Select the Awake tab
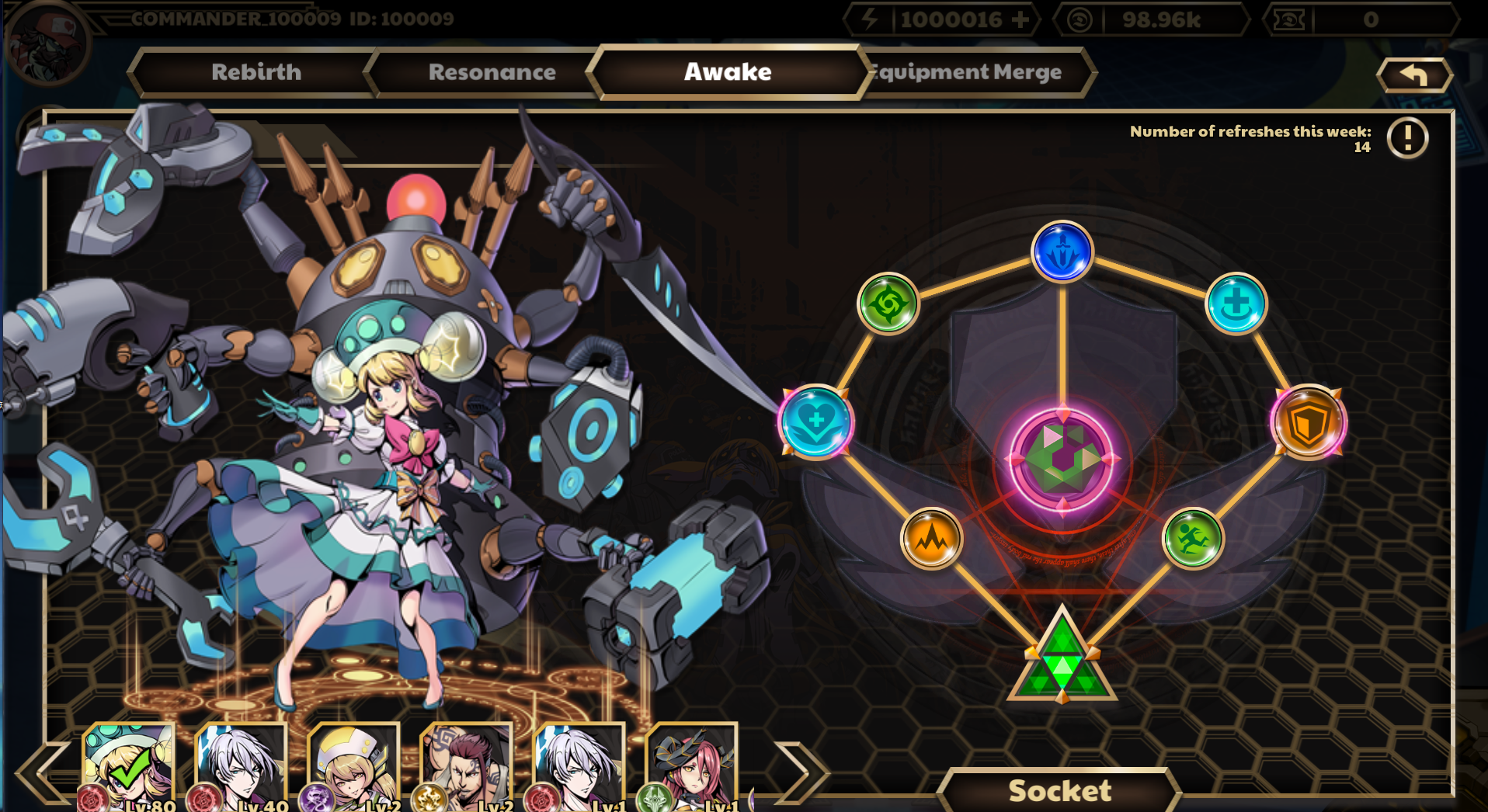The width and height of the screenshot is (1488, 812). click(728, 72)
